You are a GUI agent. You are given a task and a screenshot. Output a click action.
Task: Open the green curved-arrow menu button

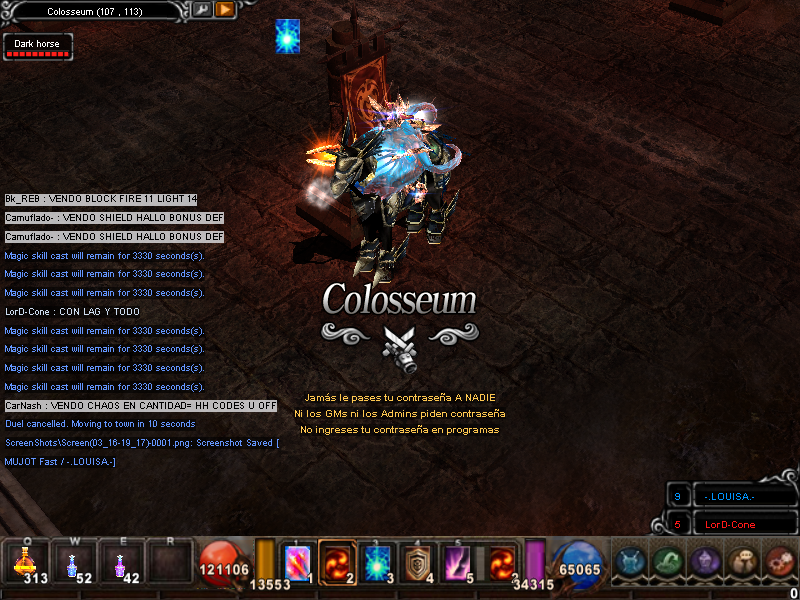(668, 562)
